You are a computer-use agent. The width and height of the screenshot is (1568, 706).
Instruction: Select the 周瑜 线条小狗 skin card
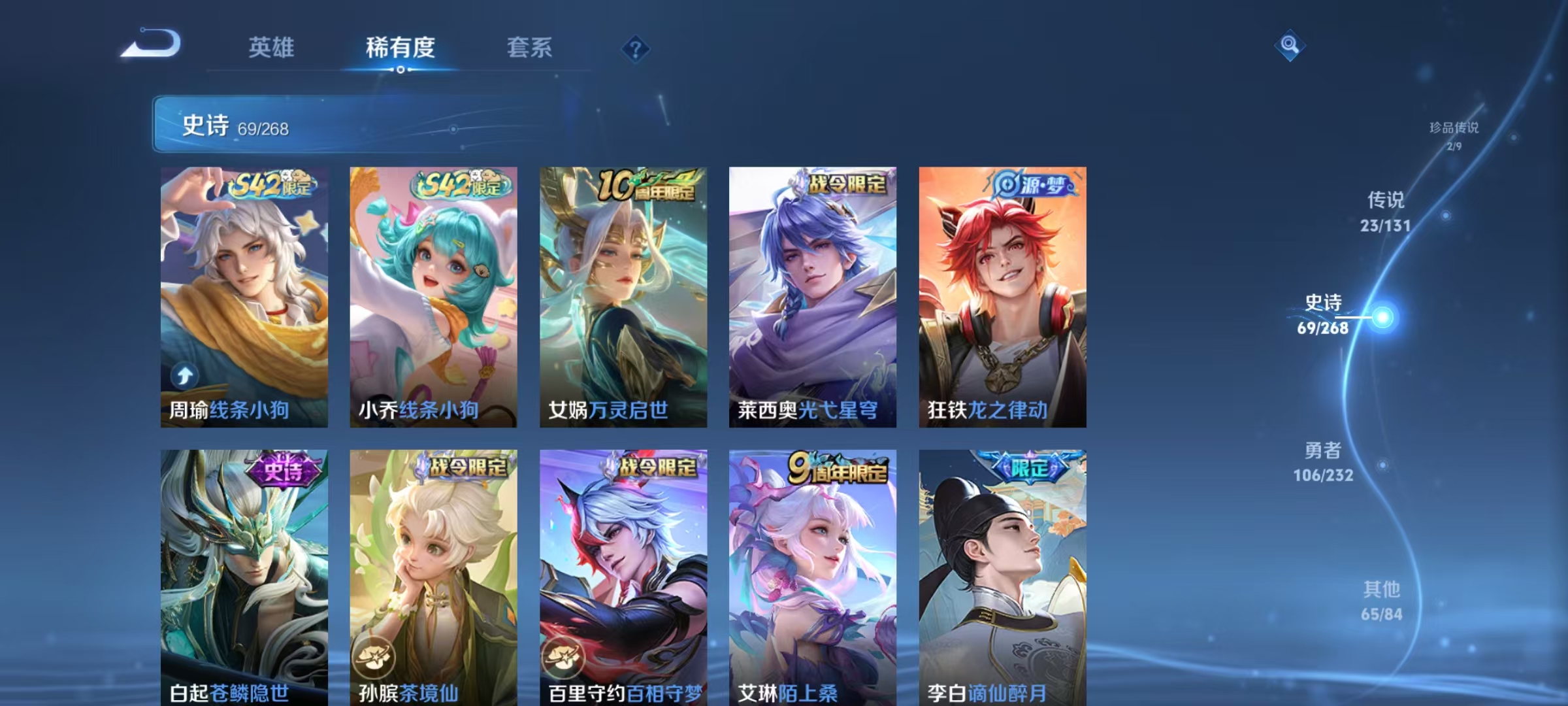pyautogui.click(x=244, y=297)
